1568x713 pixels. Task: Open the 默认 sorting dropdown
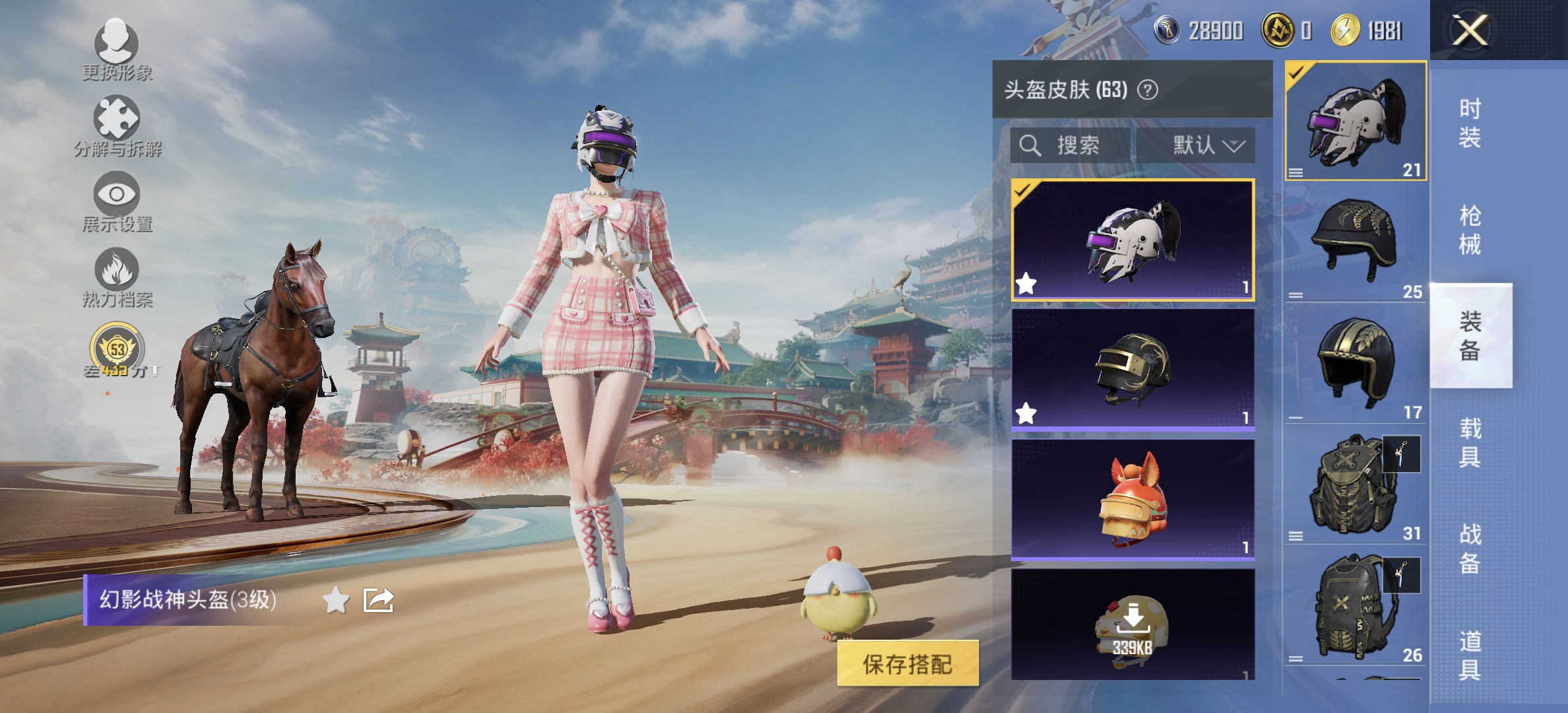(x=1201, y=147)
